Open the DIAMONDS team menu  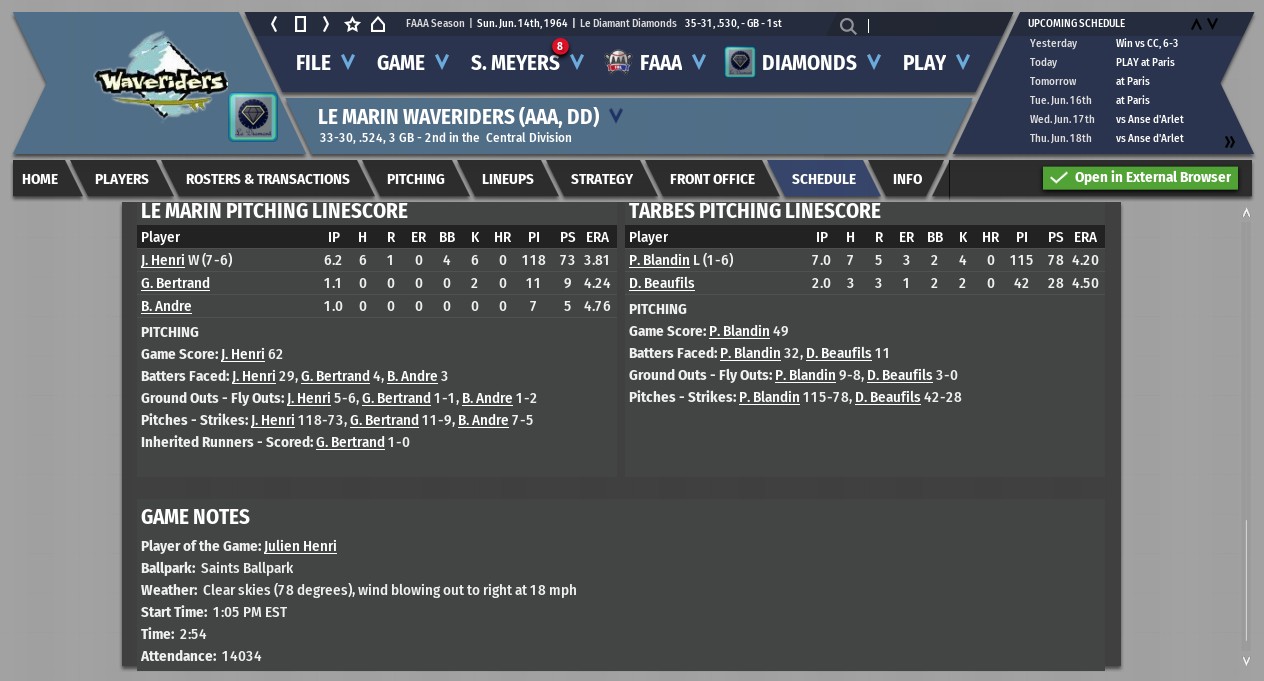click(x=808, y=63)
